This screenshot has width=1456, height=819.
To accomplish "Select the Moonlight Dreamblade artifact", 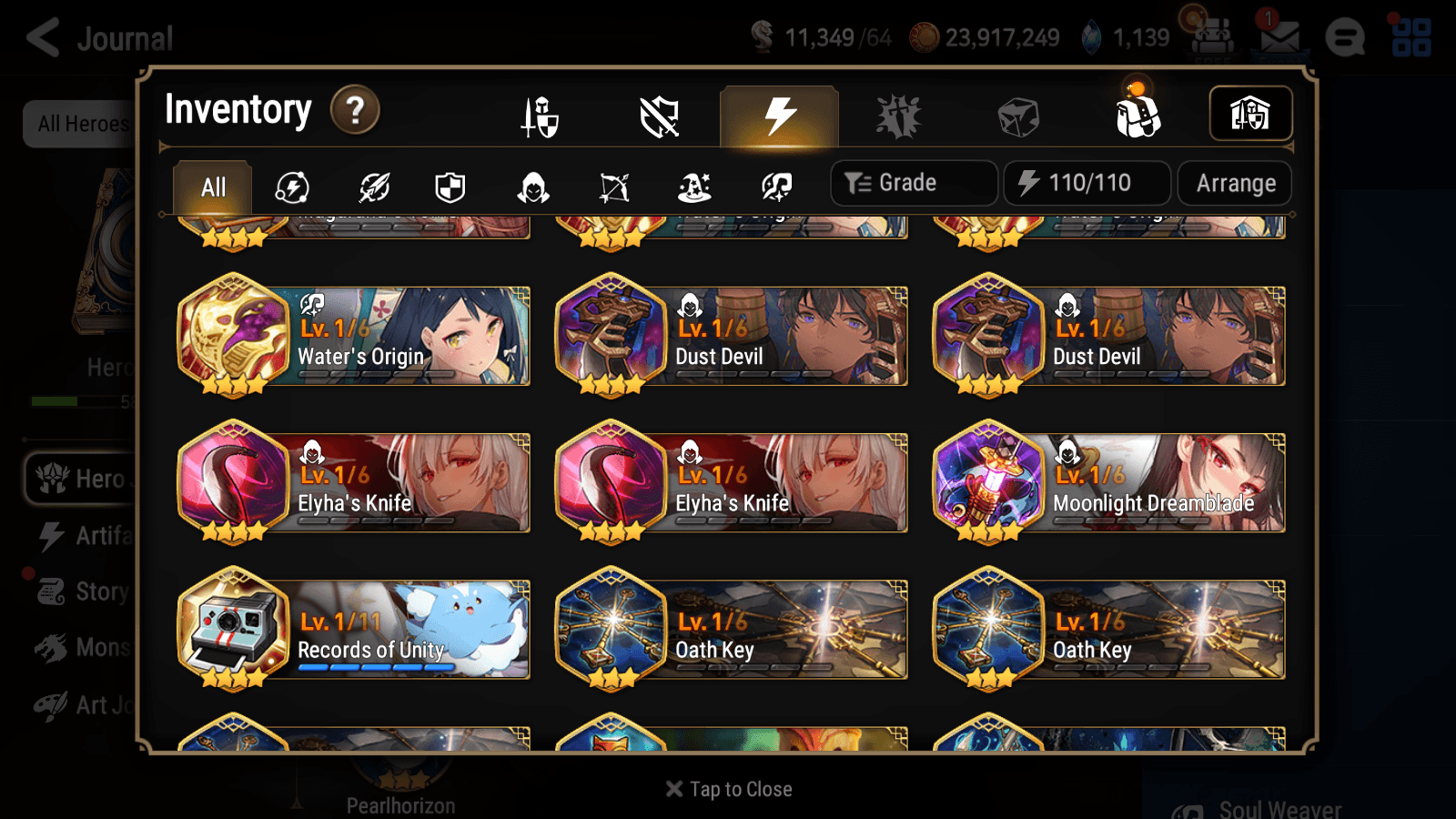I will pyautogui.click(x=1108, y=483).
